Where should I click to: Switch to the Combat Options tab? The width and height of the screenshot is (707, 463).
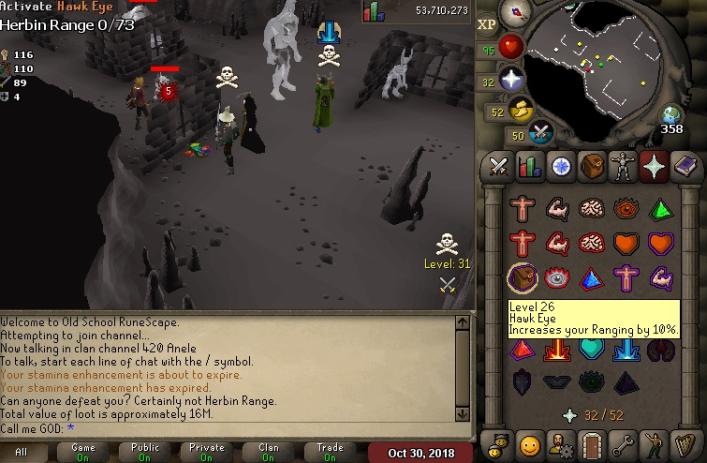pyautogui.click(x=497, y=167)
